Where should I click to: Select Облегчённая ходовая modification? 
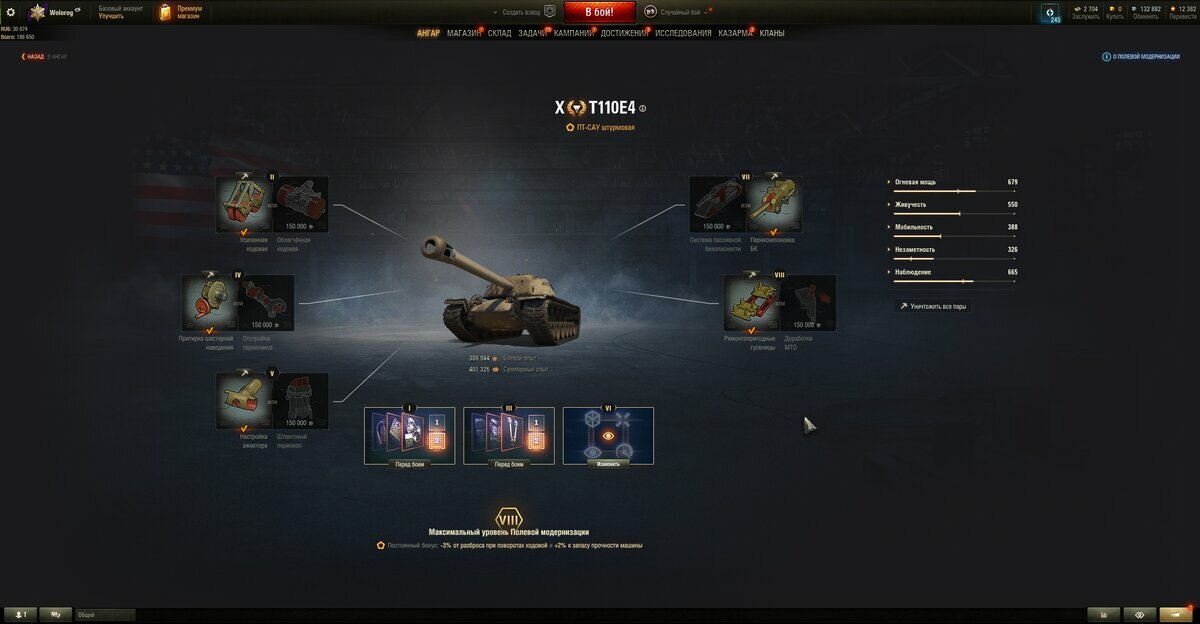pos(300,204)
